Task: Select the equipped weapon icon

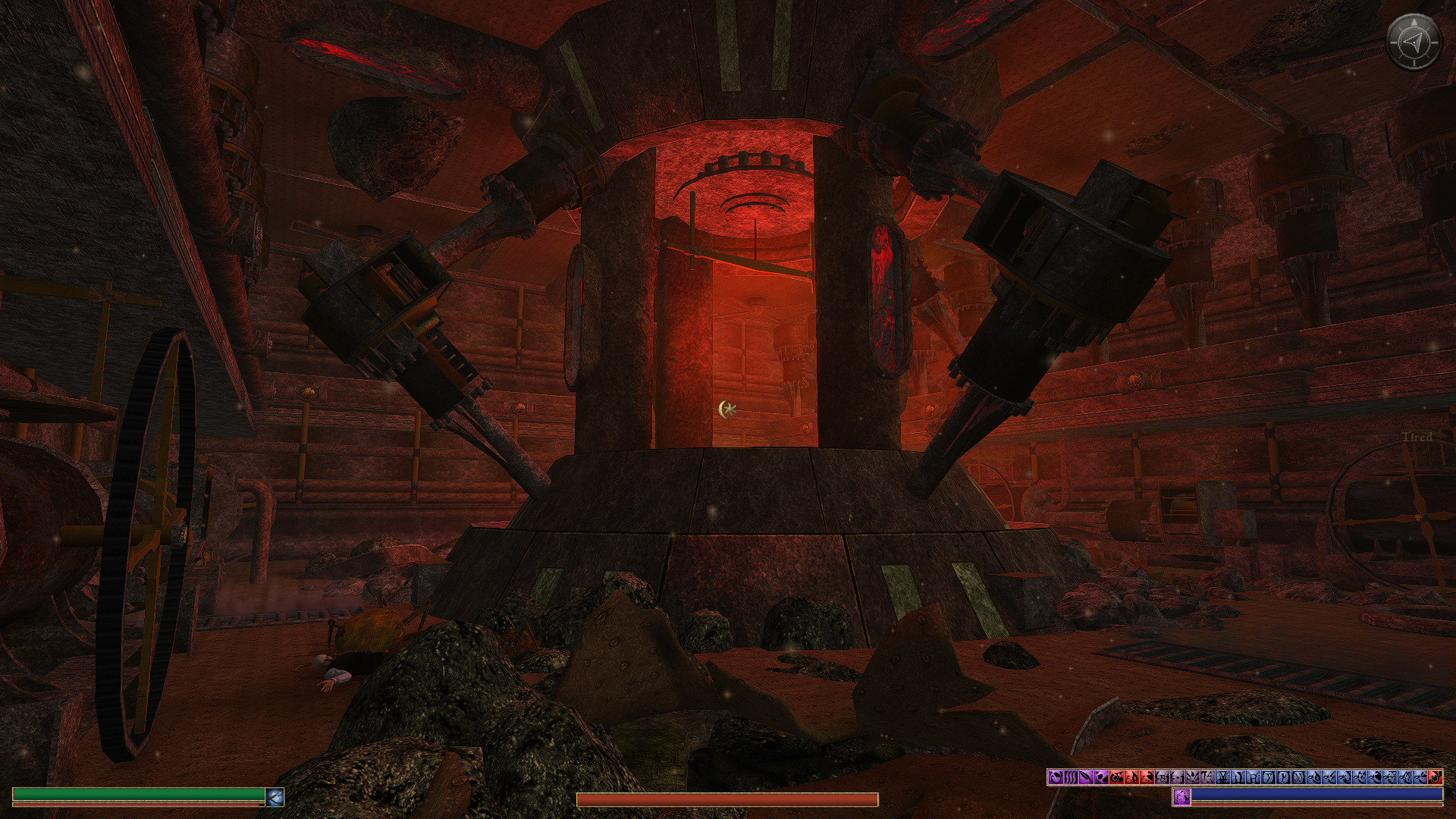Action: (275, 797)
